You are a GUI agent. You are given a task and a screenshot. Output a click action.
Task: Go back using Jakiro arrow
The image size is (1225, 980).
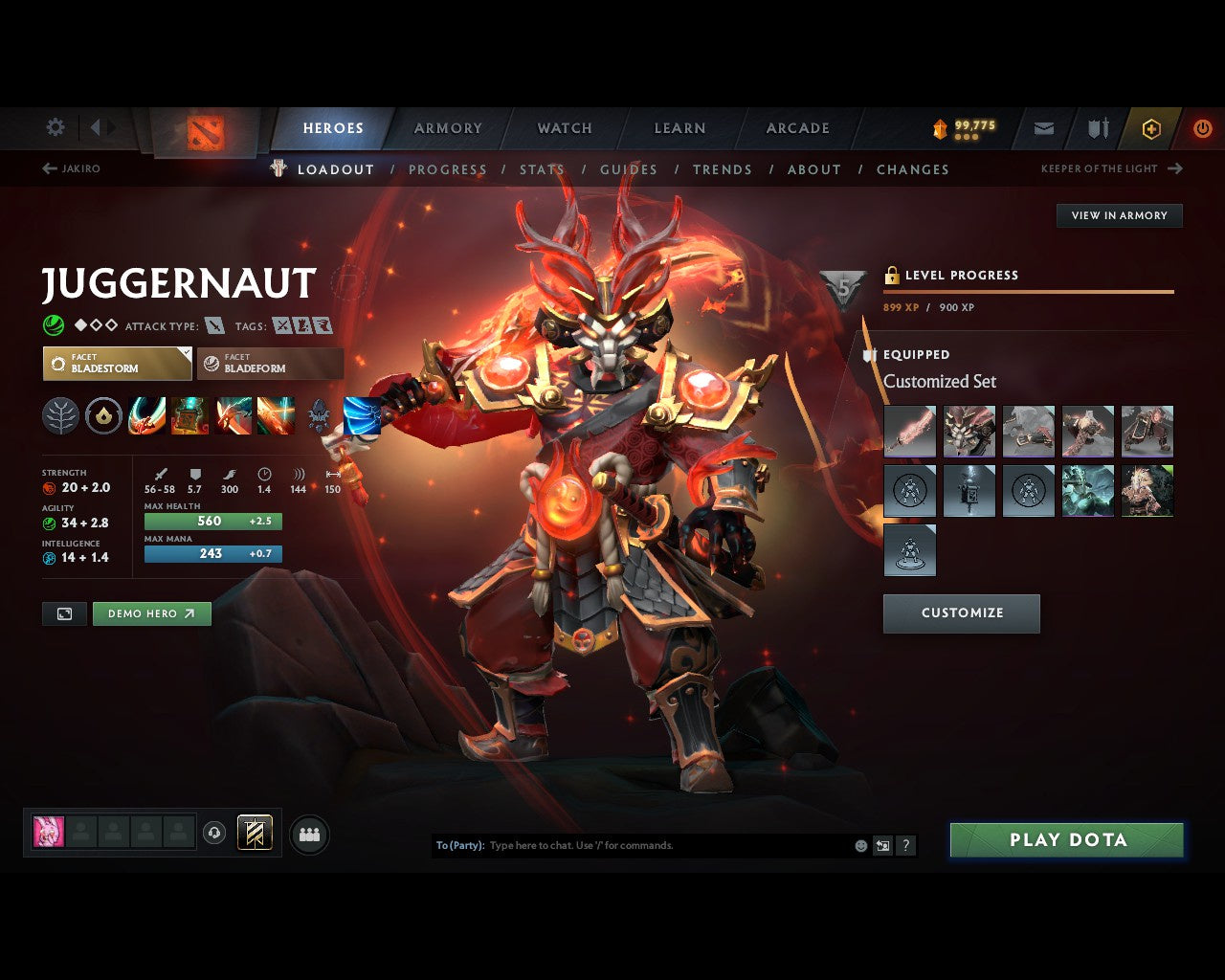48,167
